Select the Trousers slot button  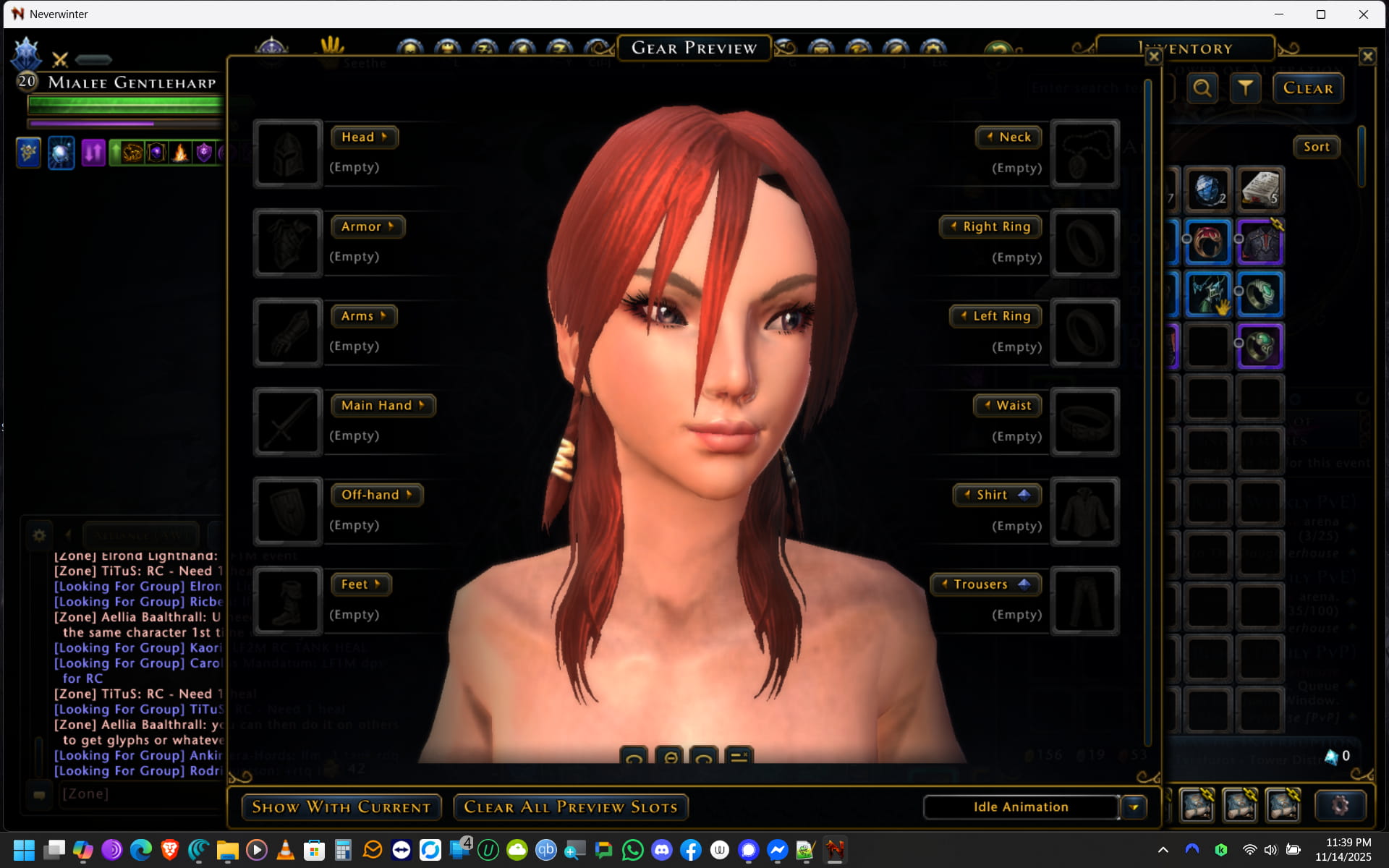point(985,584)
